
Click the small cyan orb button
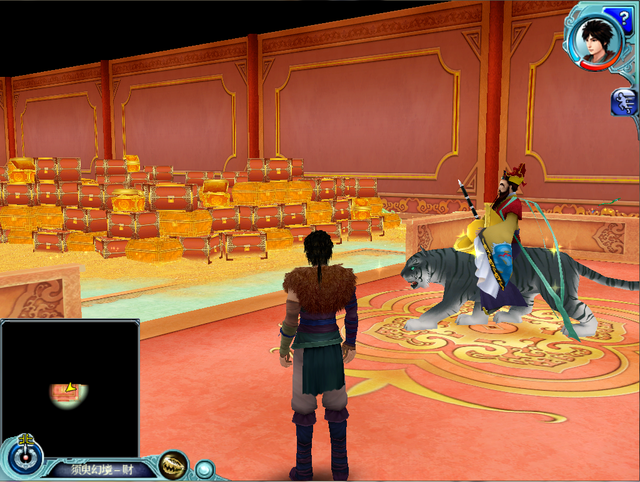tap(204, 468)
